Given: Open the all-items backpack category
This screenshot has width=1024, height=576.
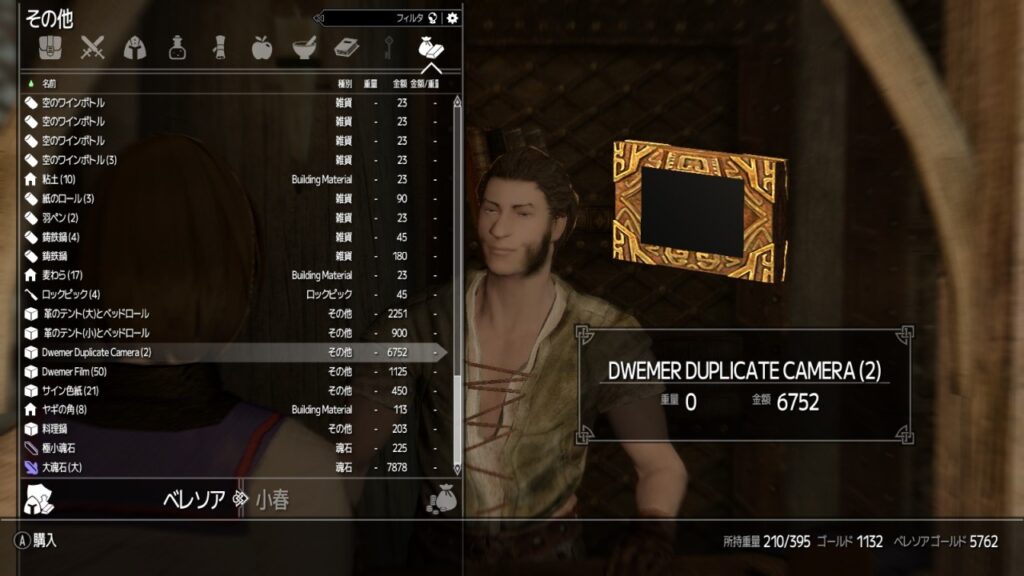Looking at the screenshot, I should pyautogui.click(x=51, y=47).
